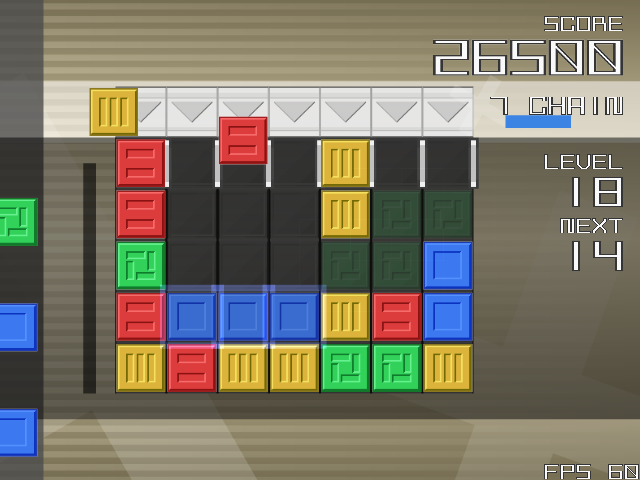Click the falling red block overlapping the arrow row
Image resolution: width=640 pixels, height=480 pixels.
(x=243, y=140)
